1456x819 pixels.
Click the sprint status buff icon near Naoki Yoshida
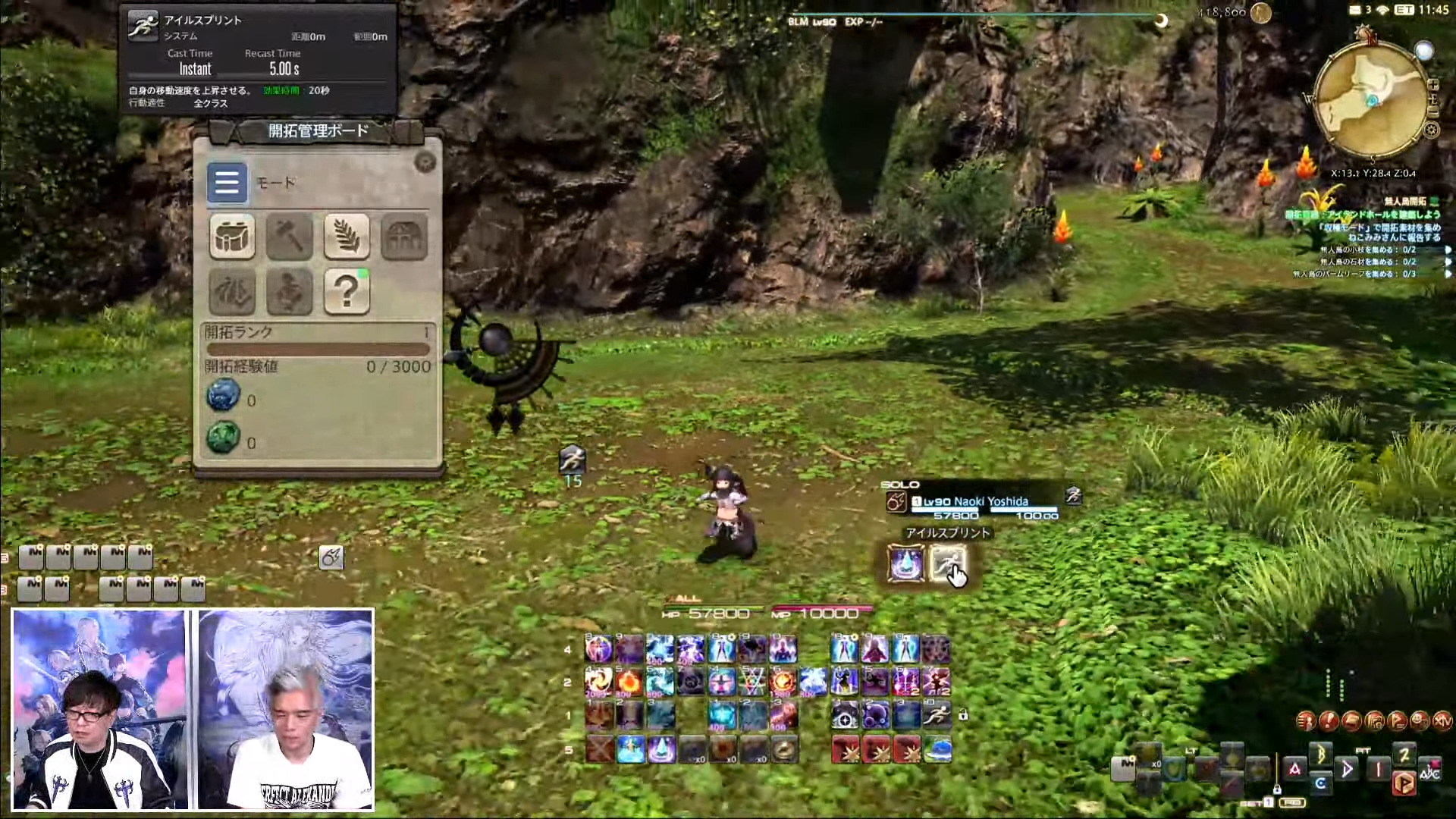tap(1073, 496)
